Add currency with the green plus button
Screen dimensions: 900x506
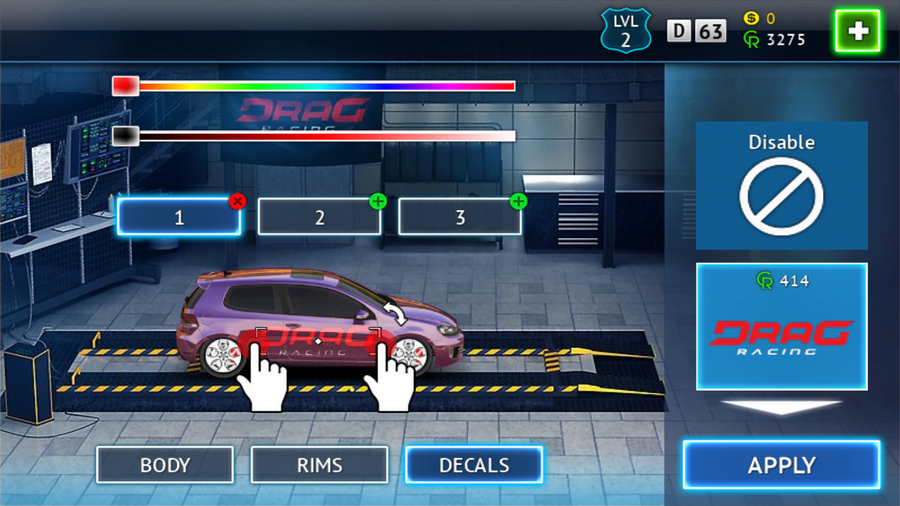(x=857, y=32)
